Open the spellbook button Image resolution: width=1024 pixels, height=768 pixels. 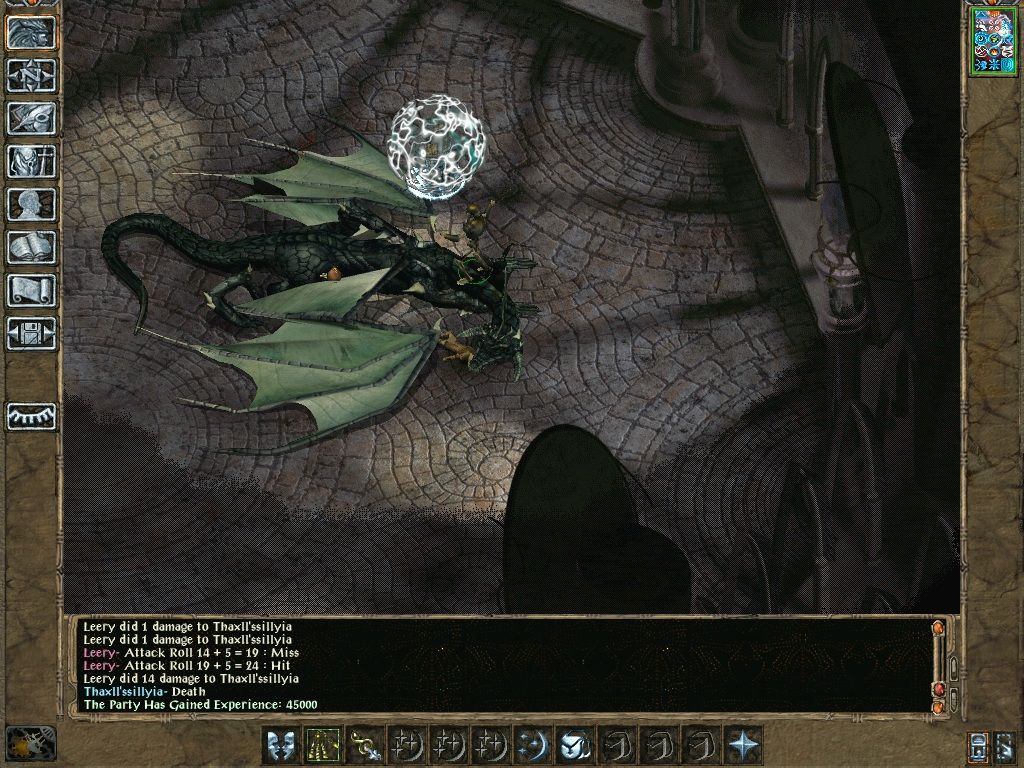click(31, 247)
